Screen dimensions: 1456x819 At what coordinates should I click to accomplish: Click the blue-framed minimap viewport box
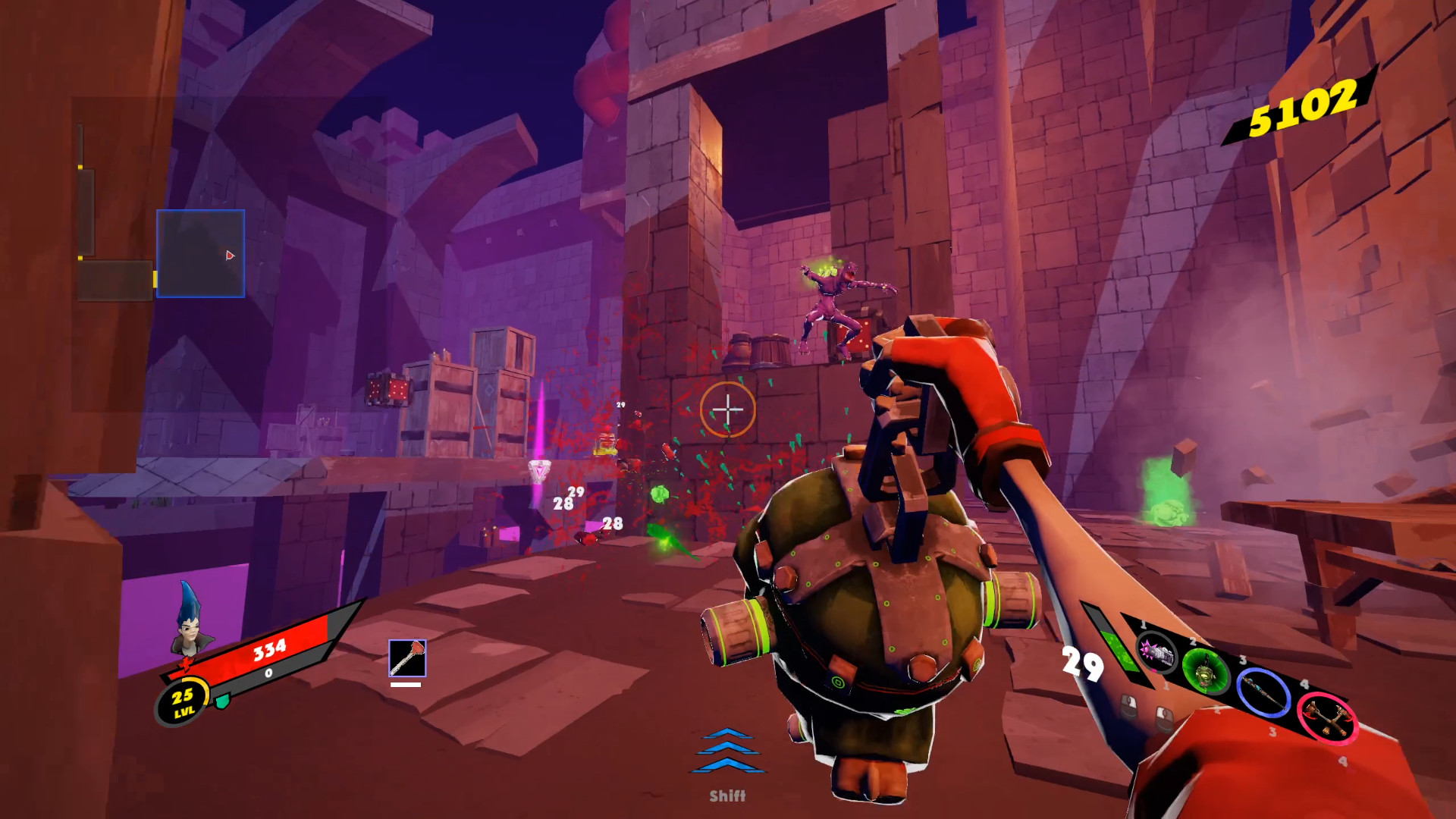pos(201,254)
